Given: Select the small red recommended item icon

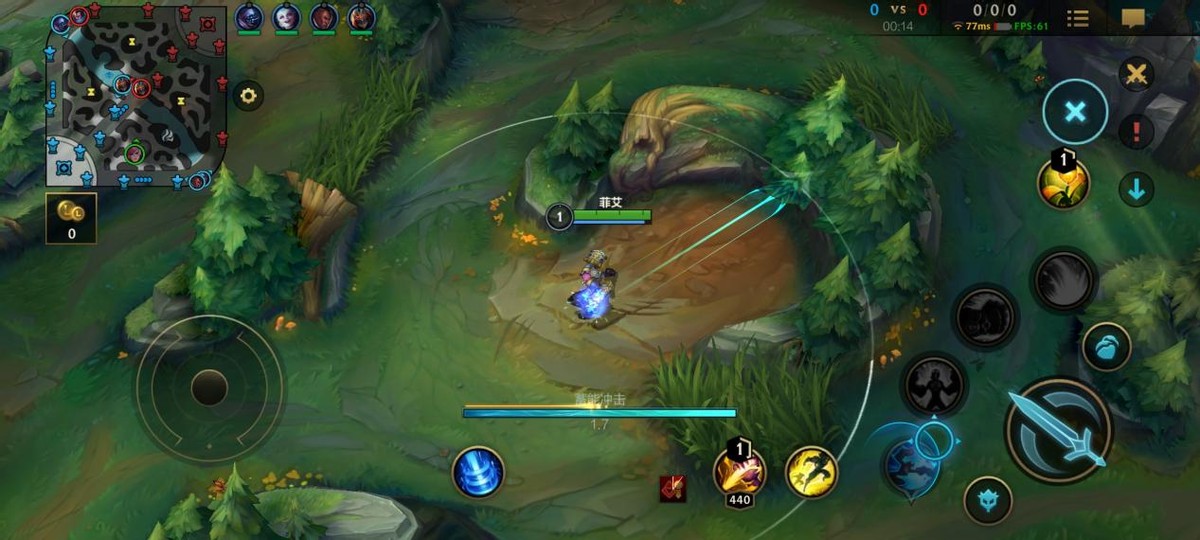Looking at the screenshot, I should (672, 488).
